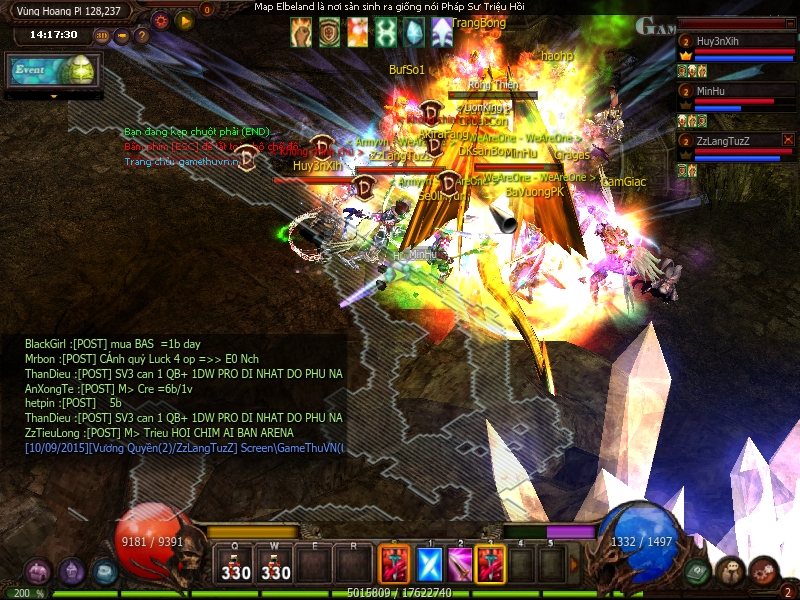
Task: Select the green shield buff icon
Action: click(329, 33)
